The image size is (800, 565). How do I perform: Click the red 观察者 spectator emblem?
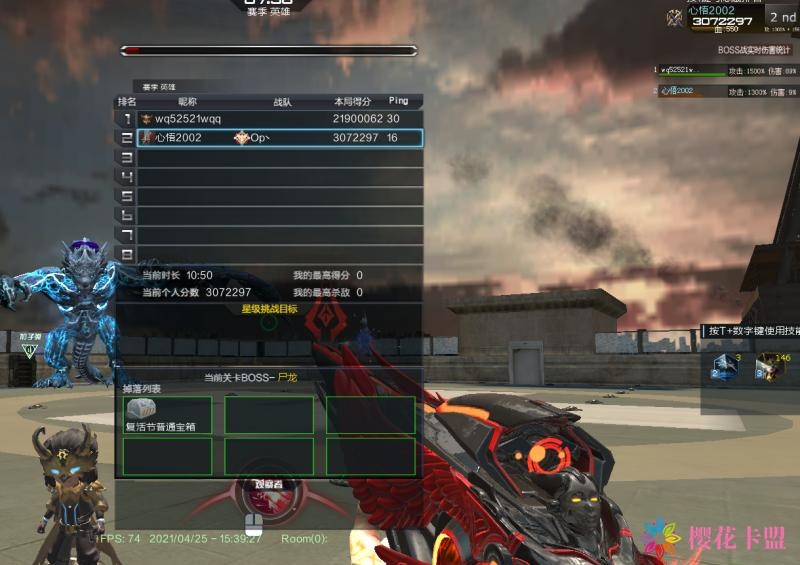pos(257,496)
